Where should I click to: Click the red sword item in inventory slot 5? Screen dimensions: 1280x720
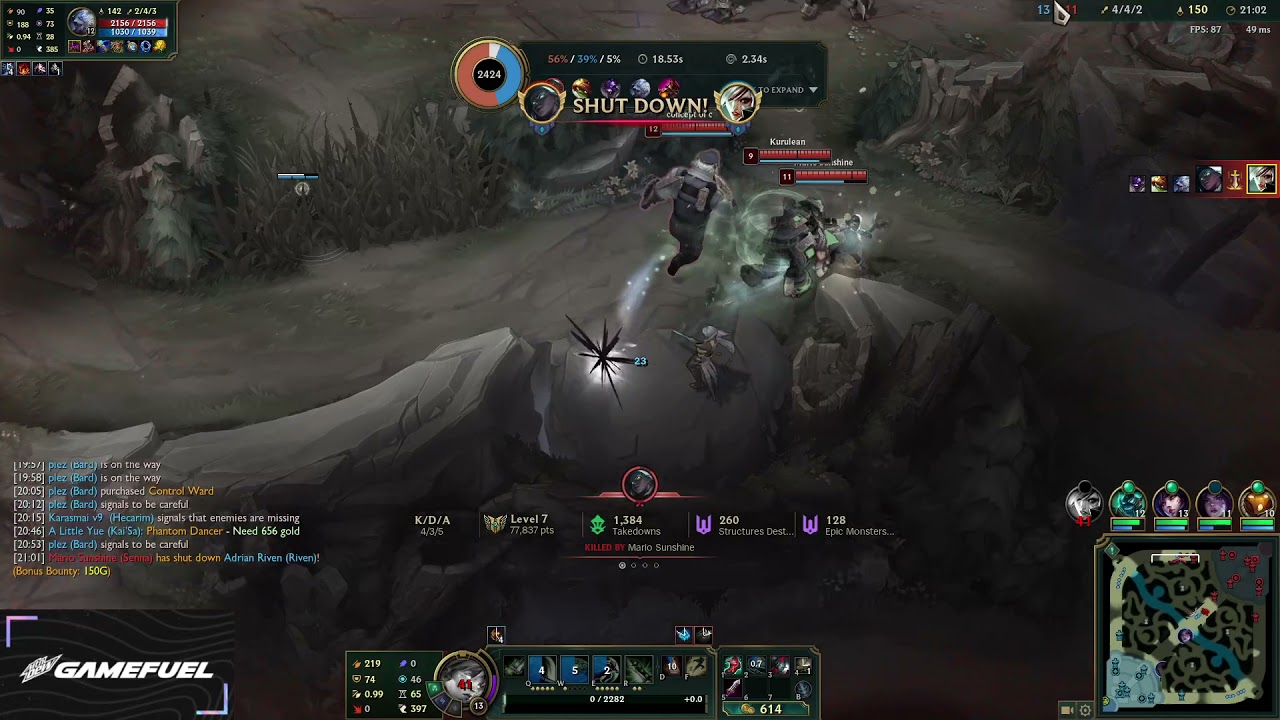click(x=733, y=687)
